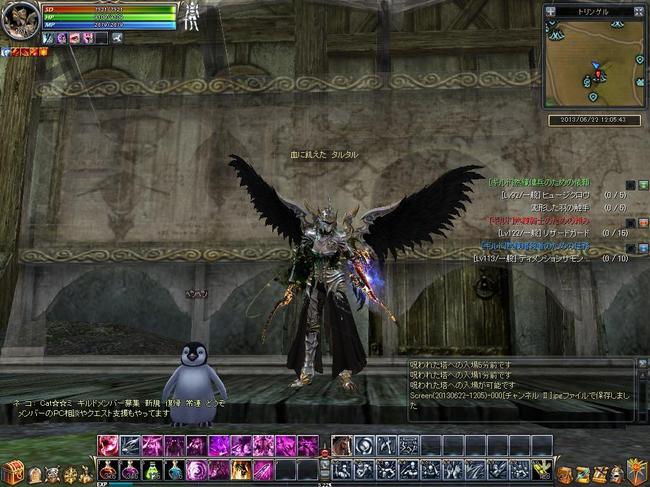Click the orange icon beside the second quest
Image resolution: width=650 pixels, height=487 pixels.
pos(643,222)
